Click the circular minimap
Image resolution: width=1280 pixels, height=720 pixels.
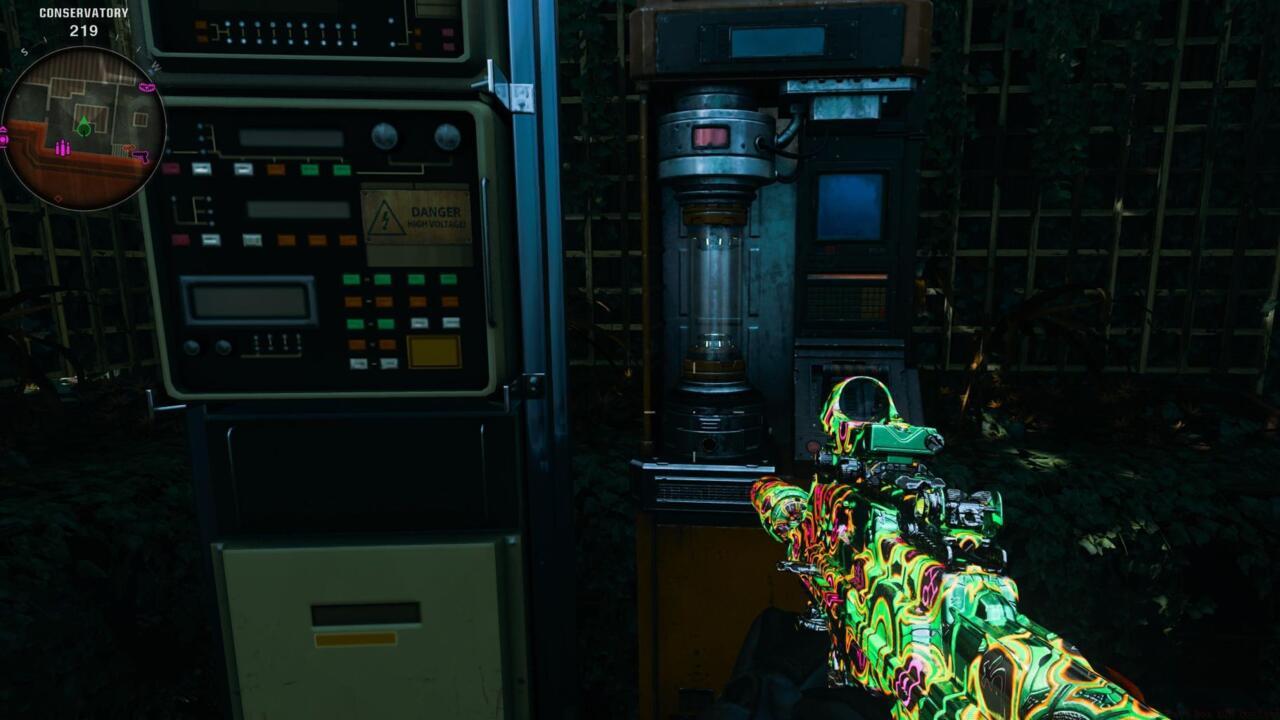pyautogui.click(x=84, y=128)
